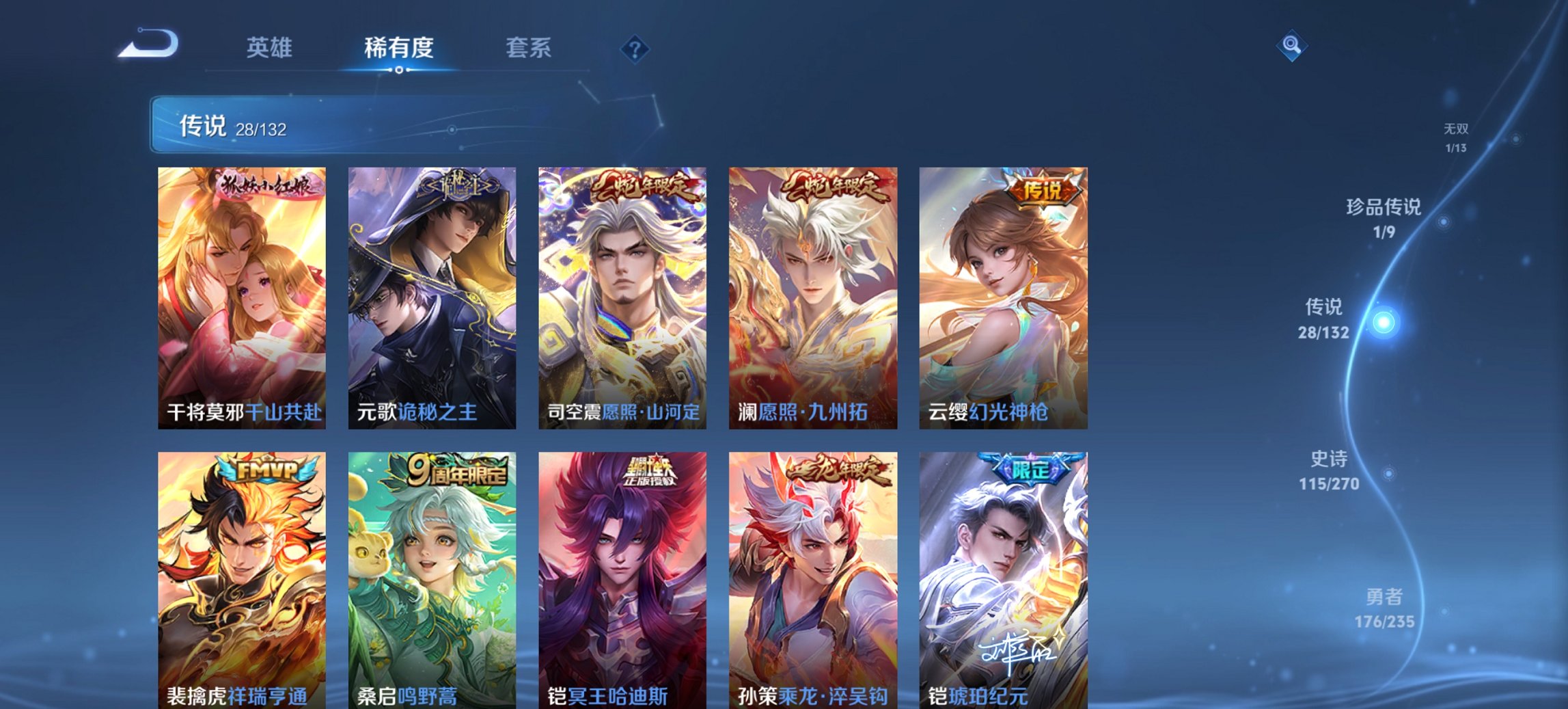
Task: Open the 套系 tab
Action: pos(529,48)
